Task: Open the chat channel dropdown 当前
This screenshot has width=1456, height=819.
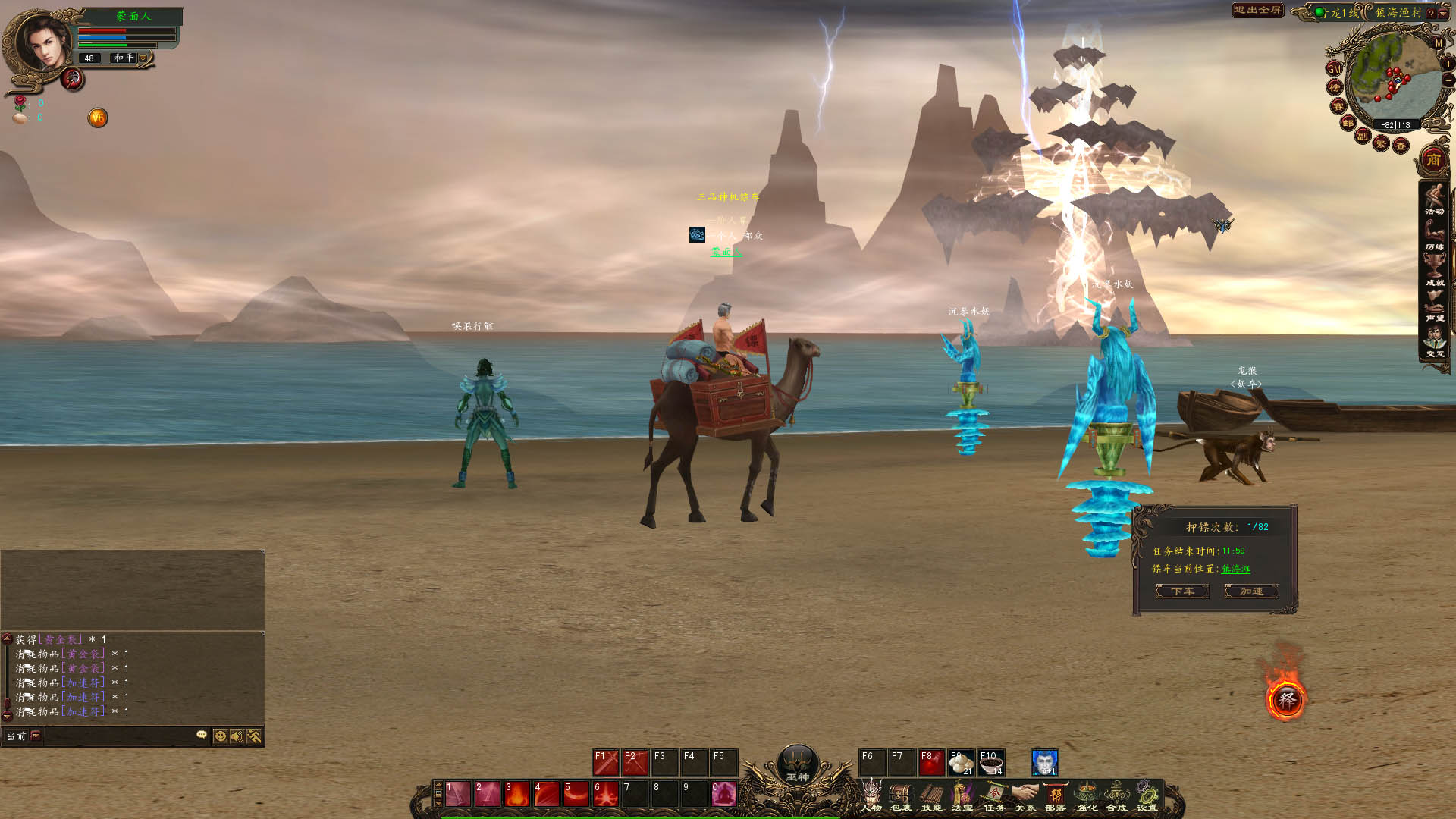Action: (x=36, y=736)
